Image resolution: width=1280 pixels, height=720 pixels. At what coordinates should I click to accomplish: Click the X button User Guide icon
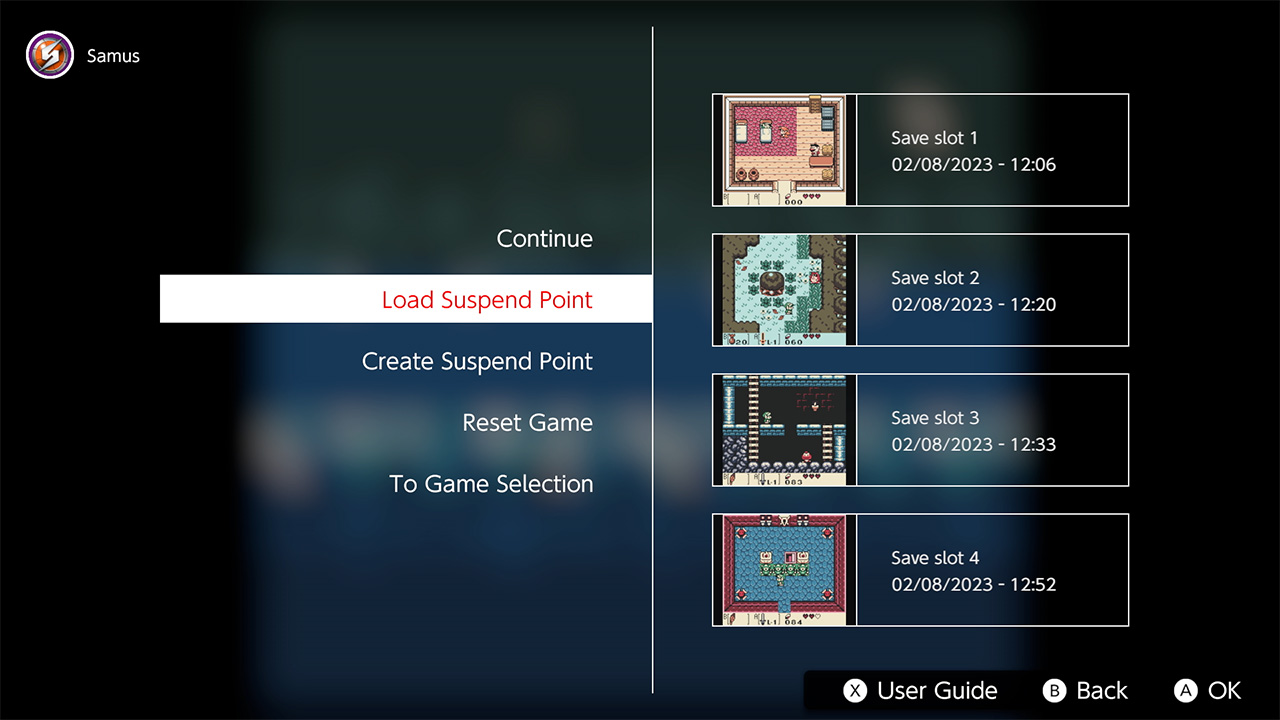click(854, 690)
